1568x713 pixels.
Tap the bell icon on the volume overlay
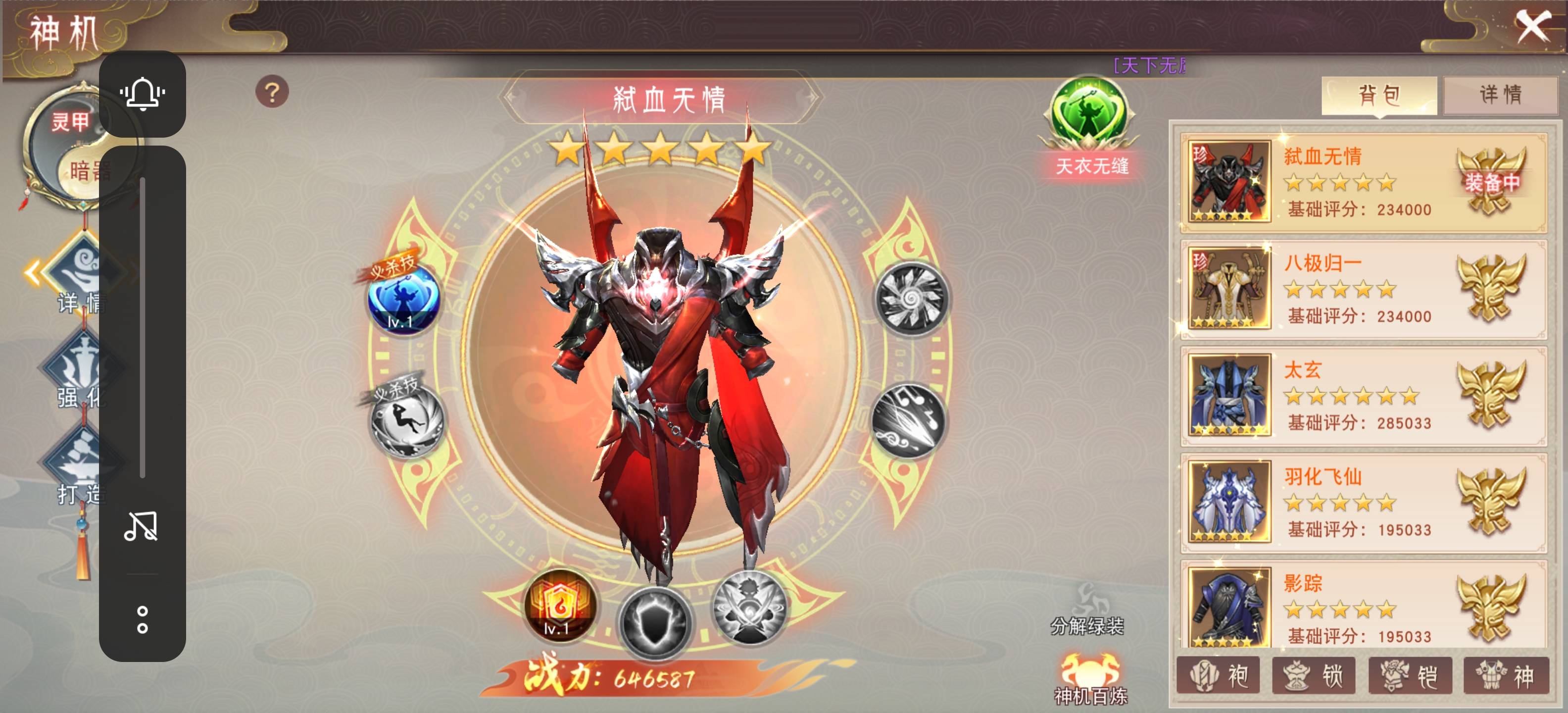(x=143, y=95)
